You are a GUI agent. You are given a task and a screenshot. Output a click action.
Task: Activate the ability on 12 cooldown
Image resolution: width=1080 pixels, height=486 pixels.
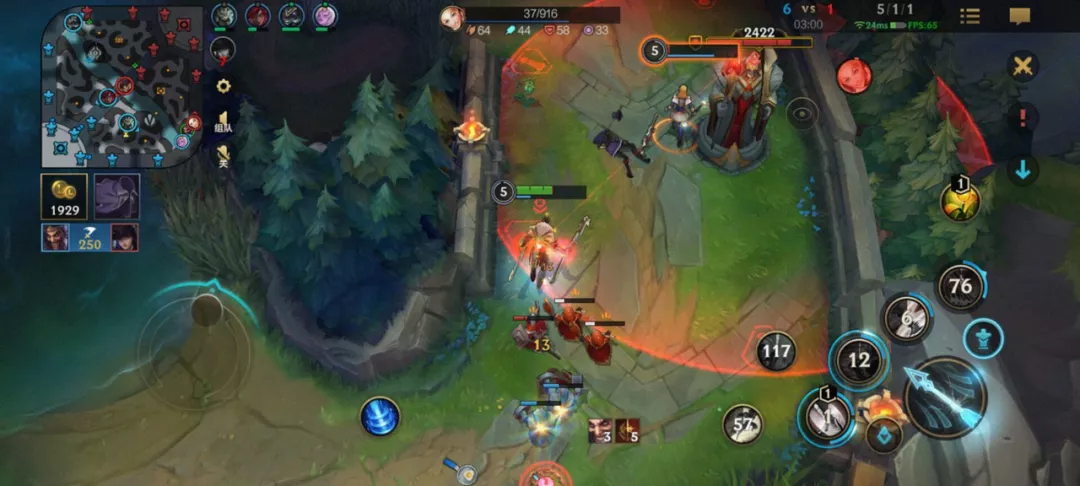point(858,360)
